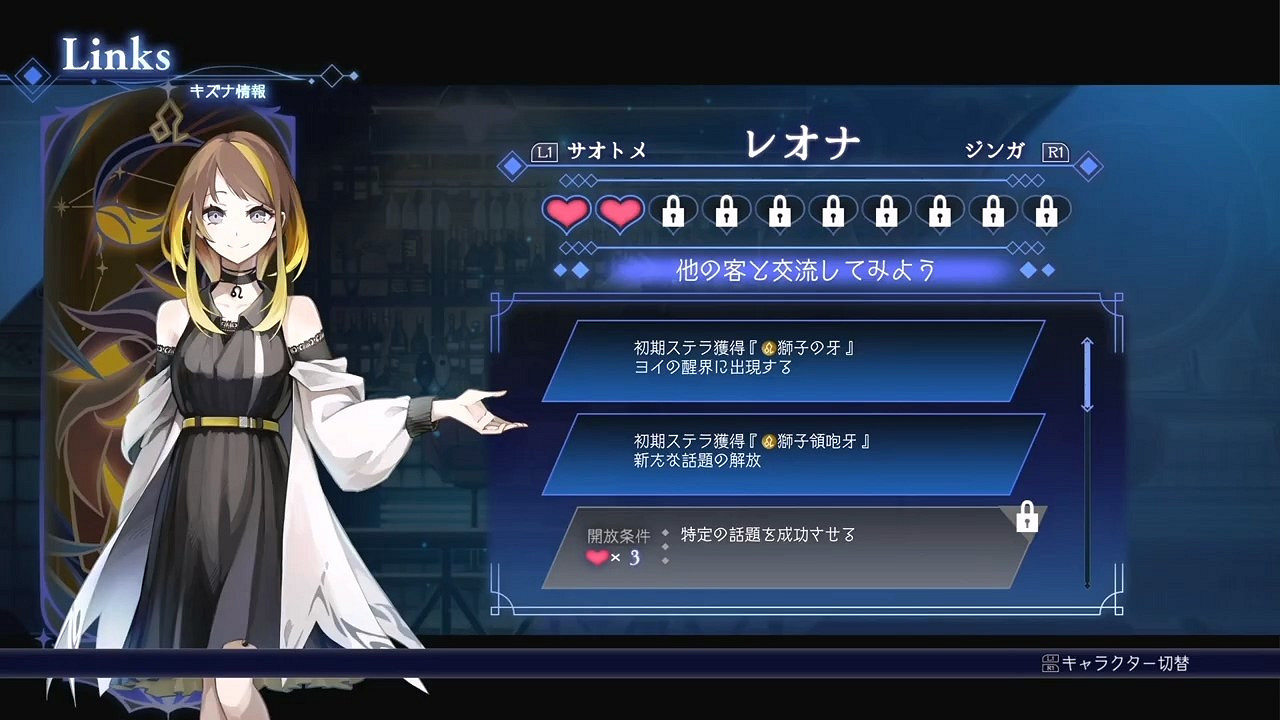Click the first locked heart padlock
The image size is (1280, 720).
pyautogui.click(x=673, y=211)
